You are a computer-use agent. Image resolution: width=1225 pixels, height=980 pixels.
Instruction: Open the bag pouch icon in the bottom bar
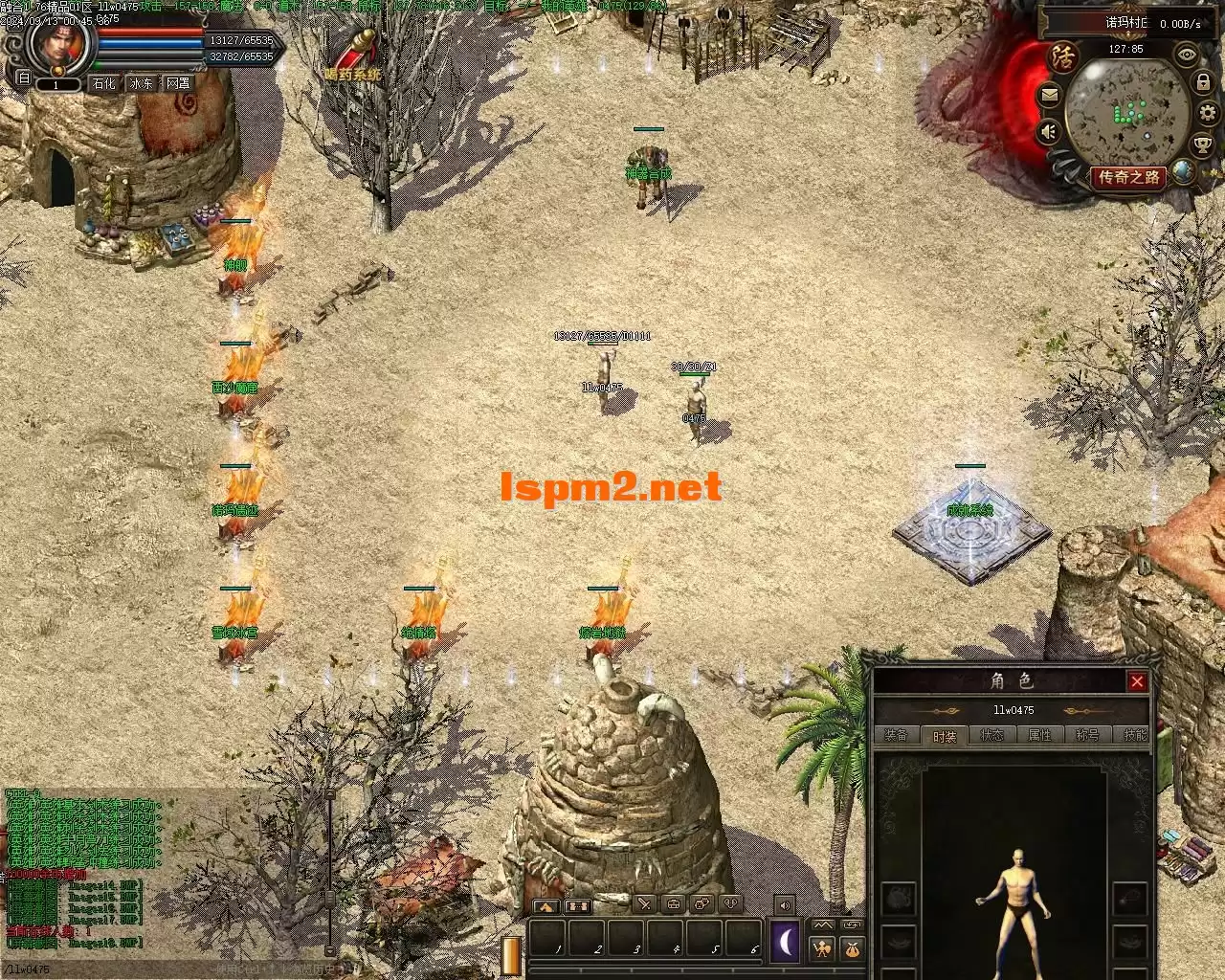click(851, 948)
